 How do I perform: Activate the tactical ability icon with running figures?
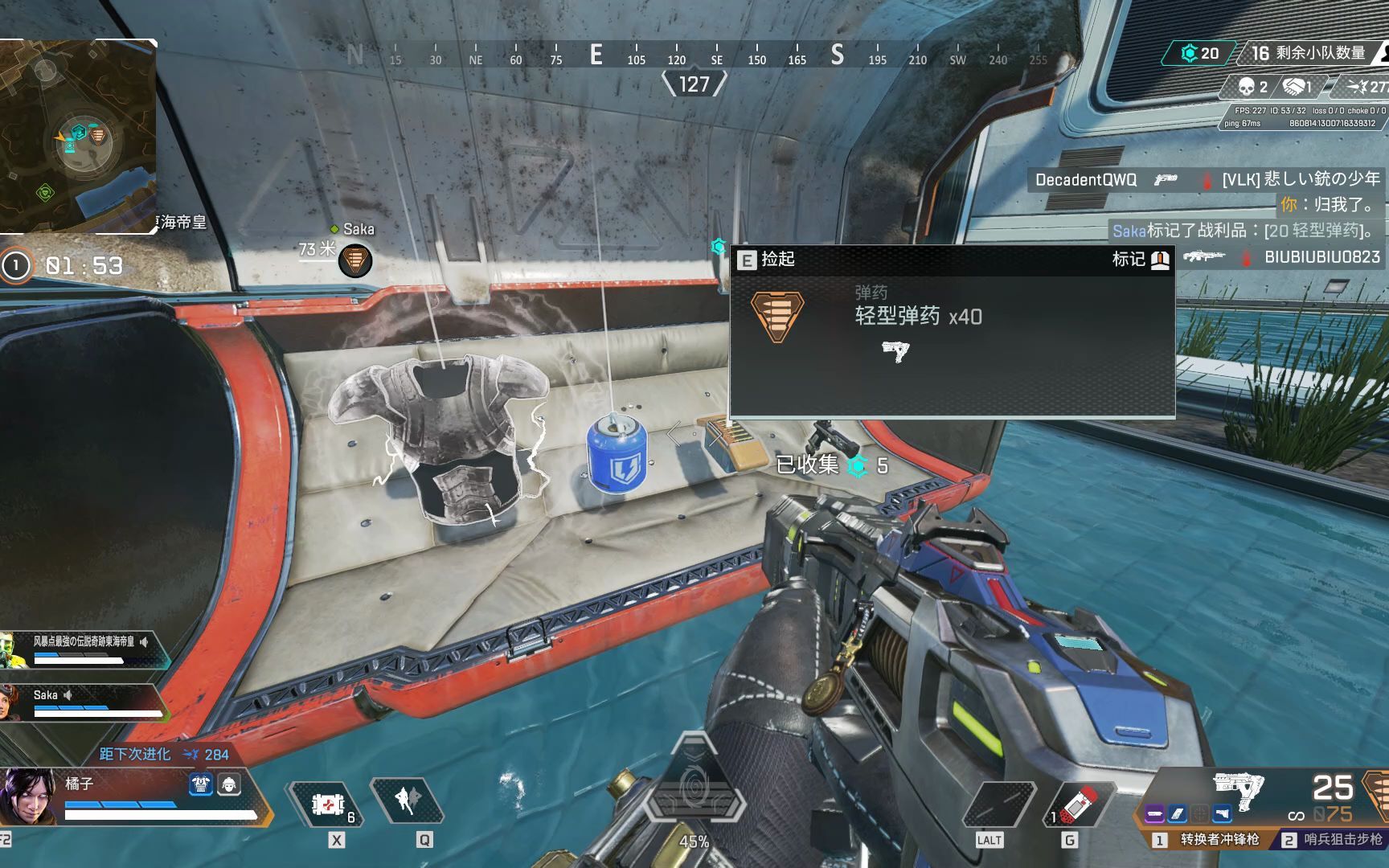[x=405, y=800]
